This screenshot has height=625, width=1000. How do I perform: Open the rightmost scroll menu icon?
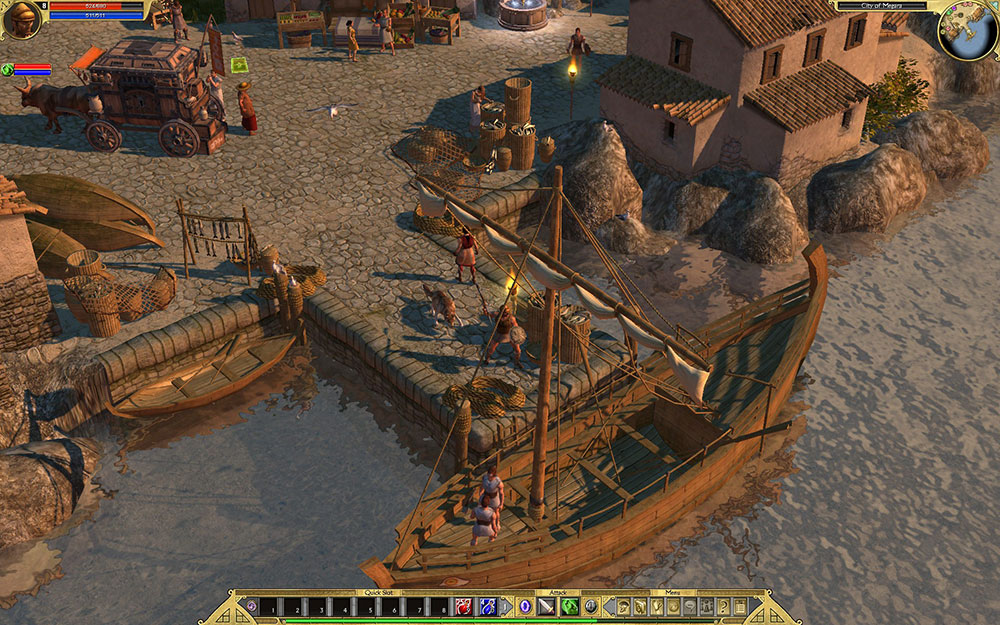[x=740, y=606]
